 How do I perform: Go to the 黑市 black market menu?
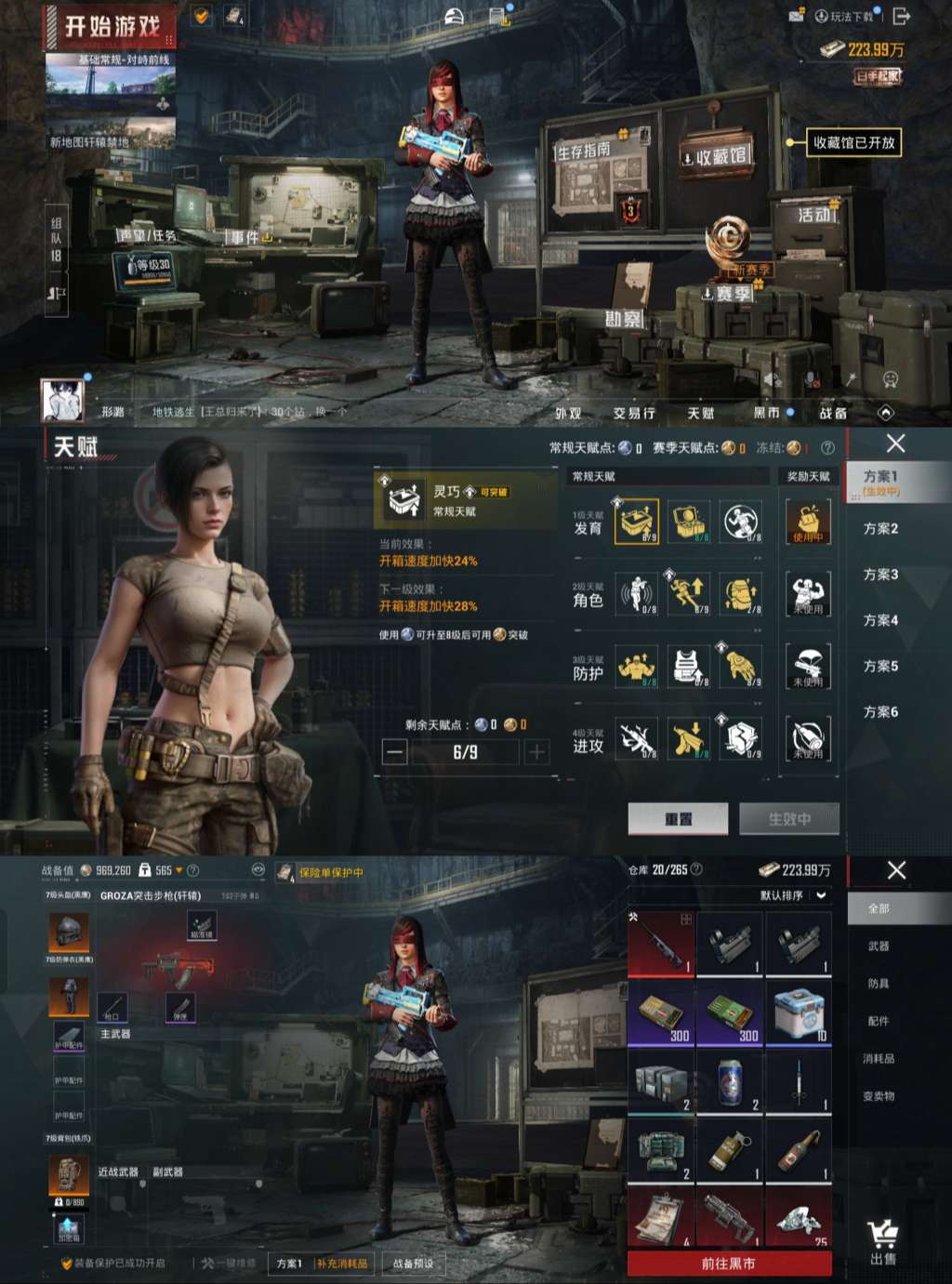click(767, 413)
